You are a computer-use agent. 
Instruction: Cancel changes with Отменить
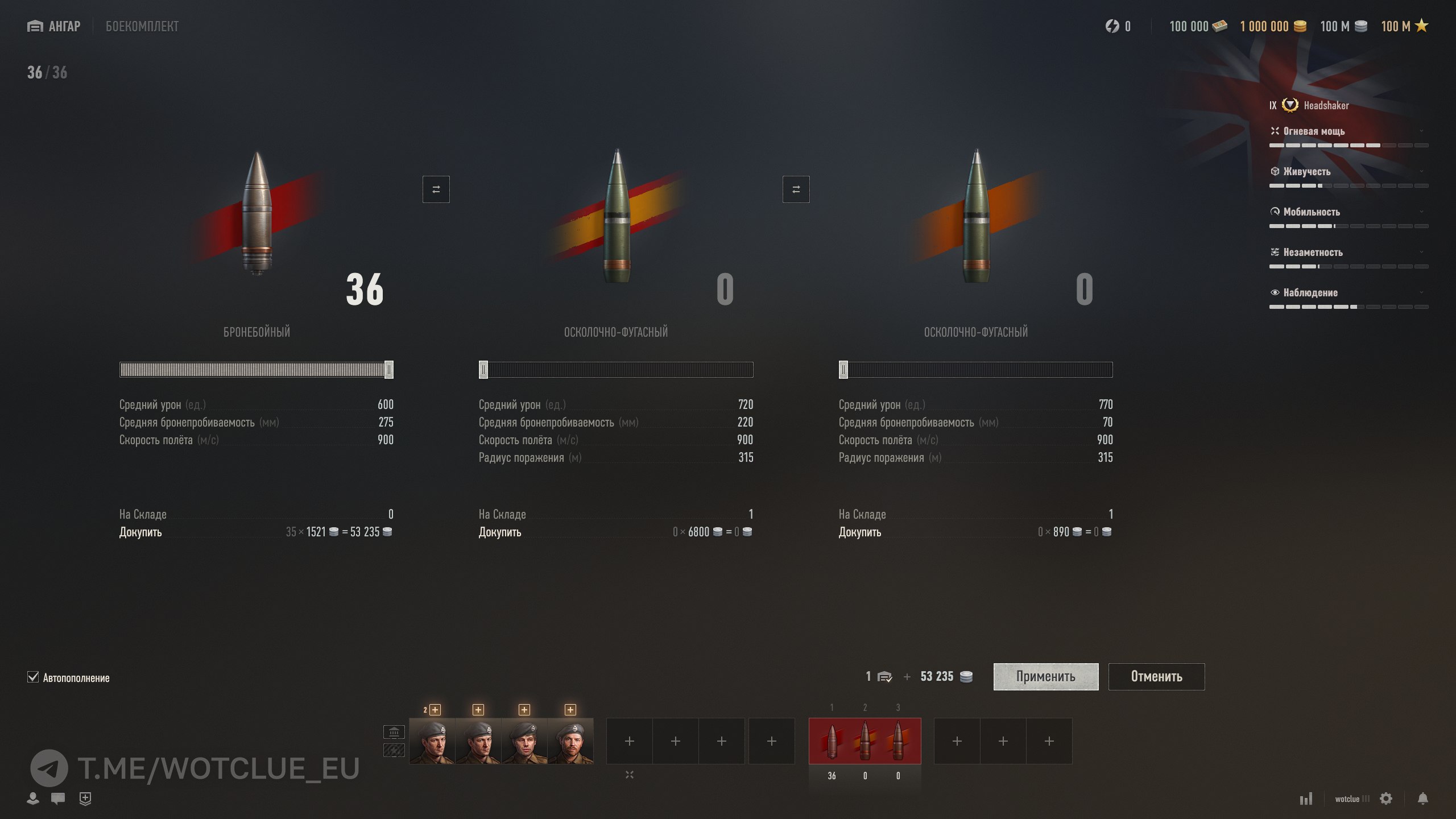point(1156,676)
